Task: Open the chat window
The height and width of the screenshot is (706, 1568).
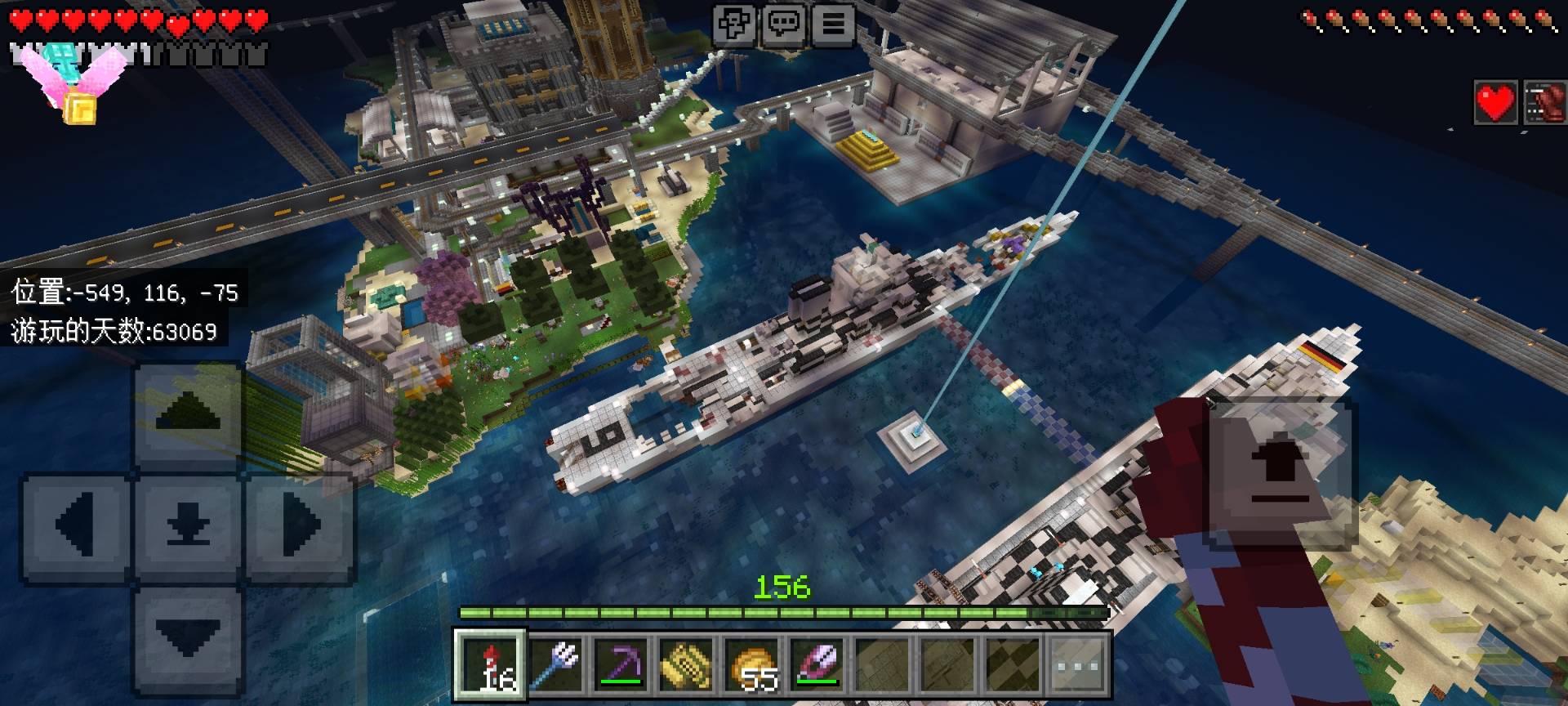Action: click(x=784, y=24)
